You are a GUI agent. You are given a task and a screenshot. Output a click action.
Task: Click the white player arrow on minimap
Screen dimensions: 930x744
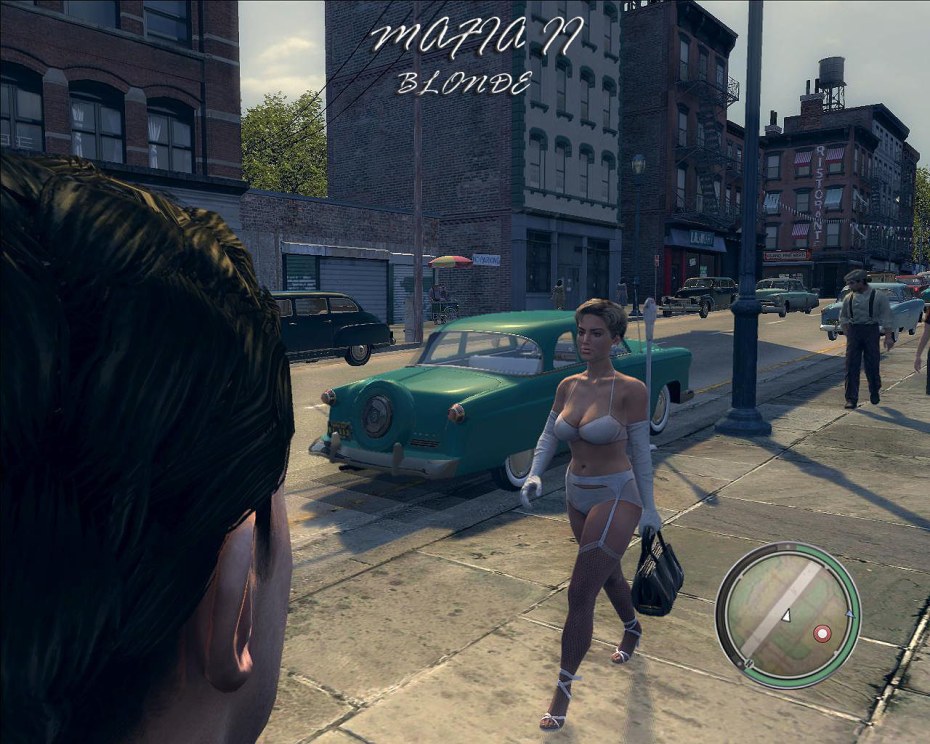786,616
